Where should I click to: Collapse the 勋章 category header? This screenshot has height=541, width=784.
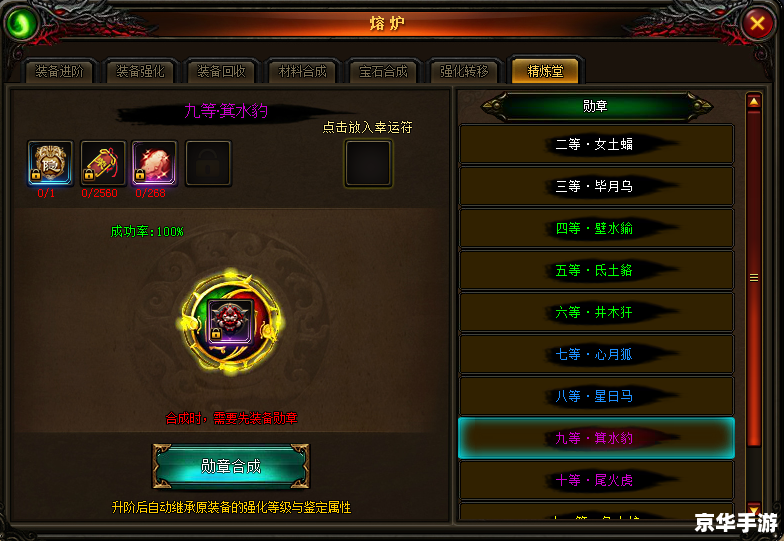[x=596, y=105]
